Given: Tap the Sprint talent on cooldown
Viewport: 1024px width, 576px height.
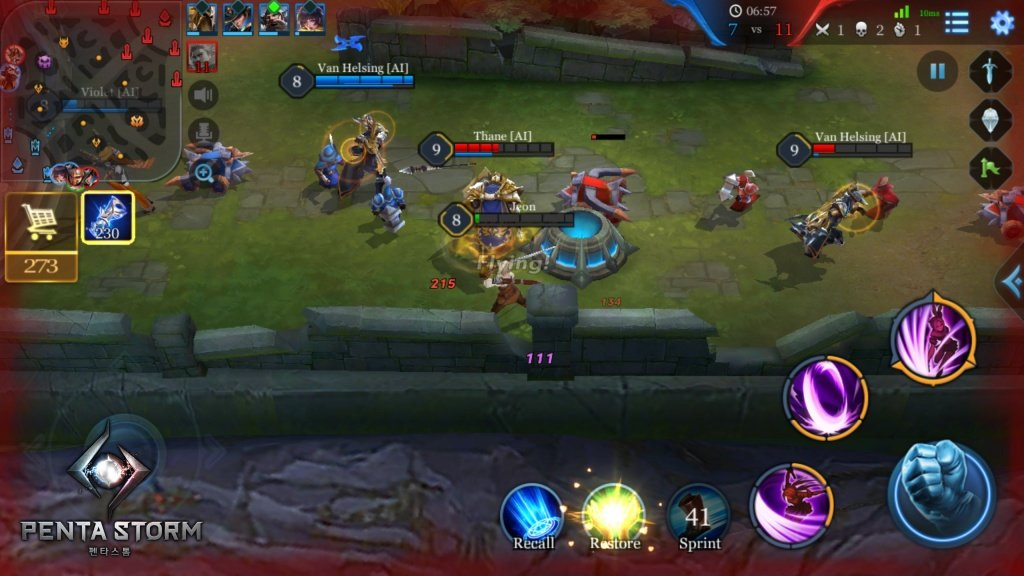Looking at the screenshot, I should pos(698,513).
